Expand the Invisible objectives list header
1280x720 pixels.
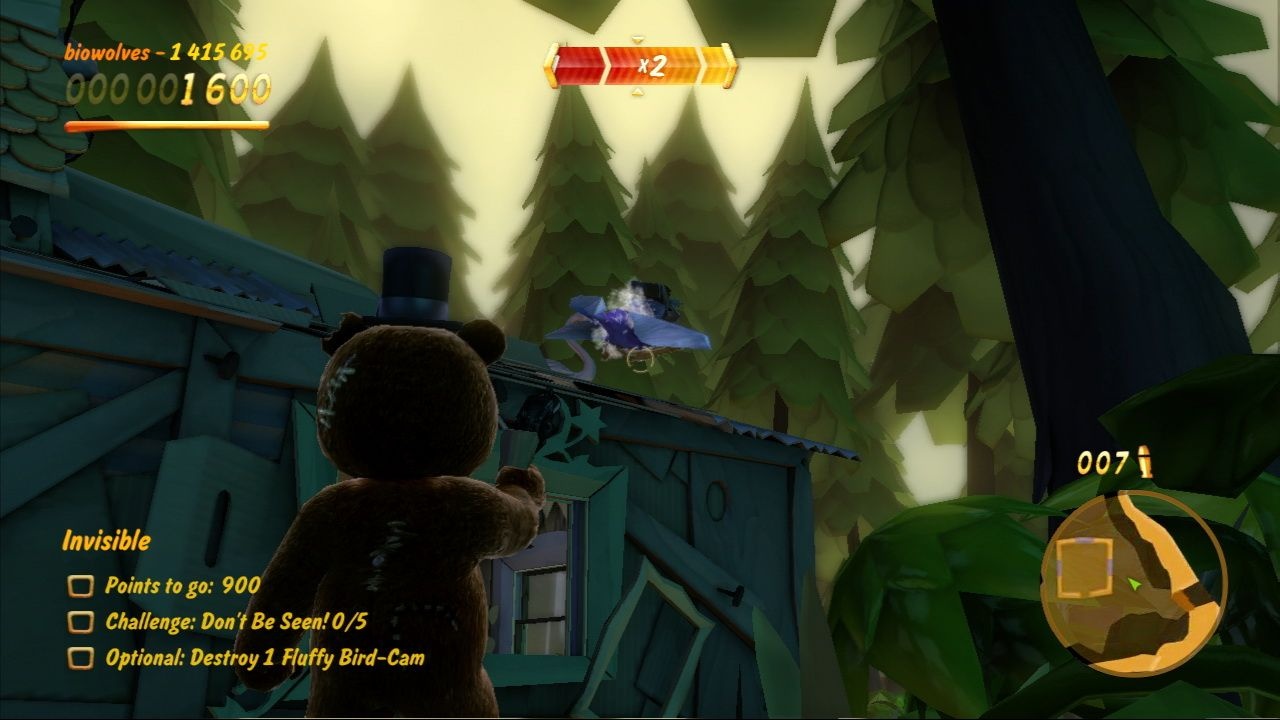105,541
